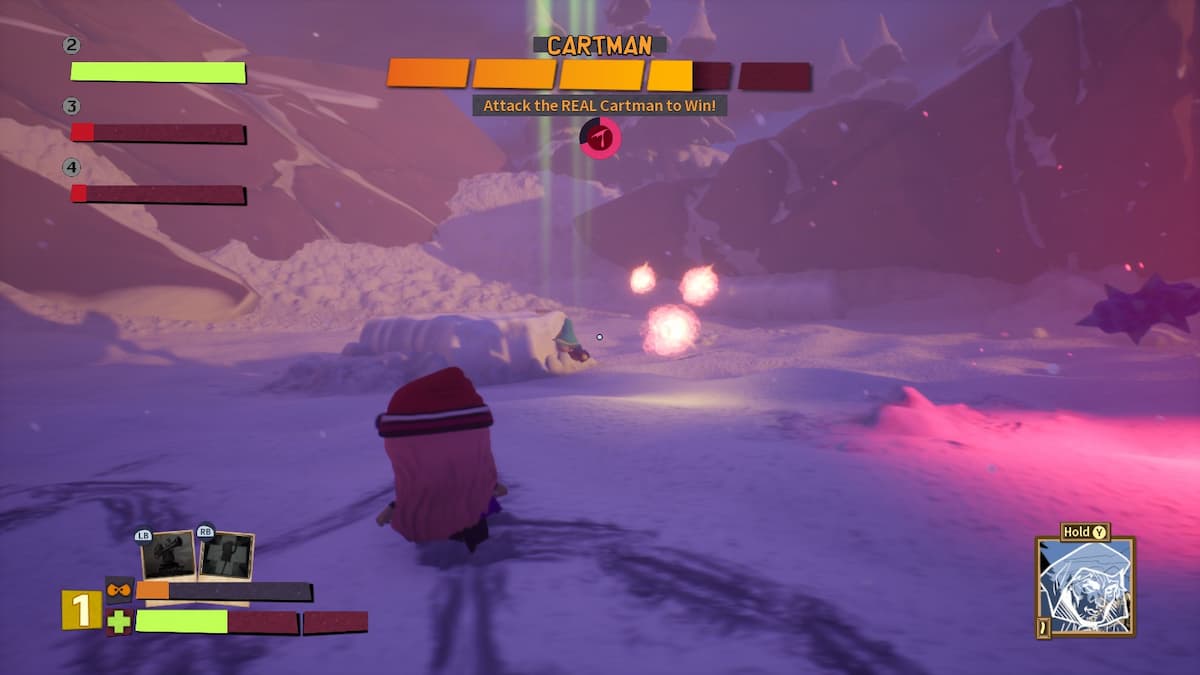Viewport: 1200px width, 675px height.
Task: Click the orange angry-eyes meter icon
Action: pos(120,590)
